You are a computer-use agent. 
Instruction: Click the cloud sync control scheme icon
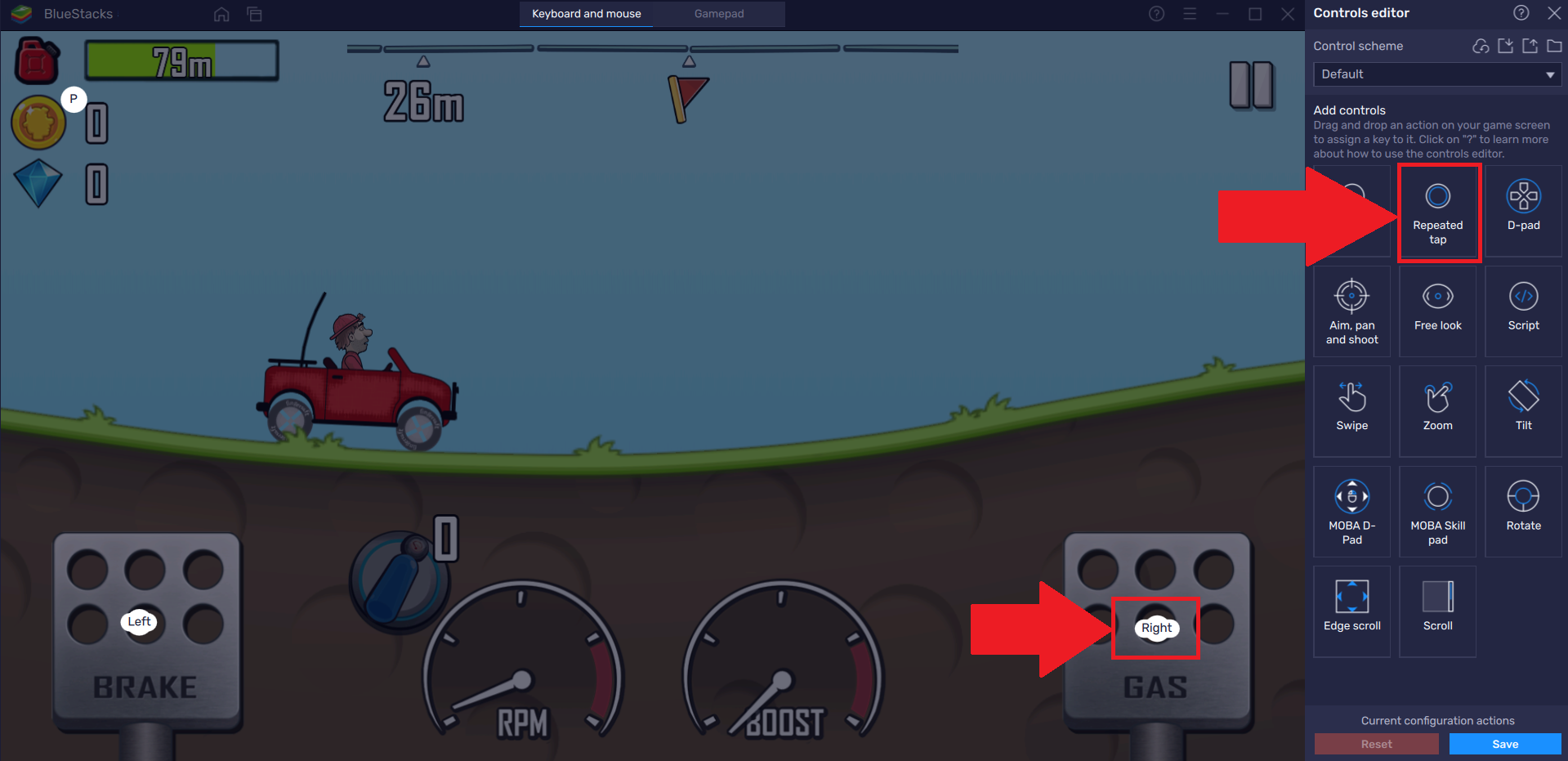(1480, 47)
